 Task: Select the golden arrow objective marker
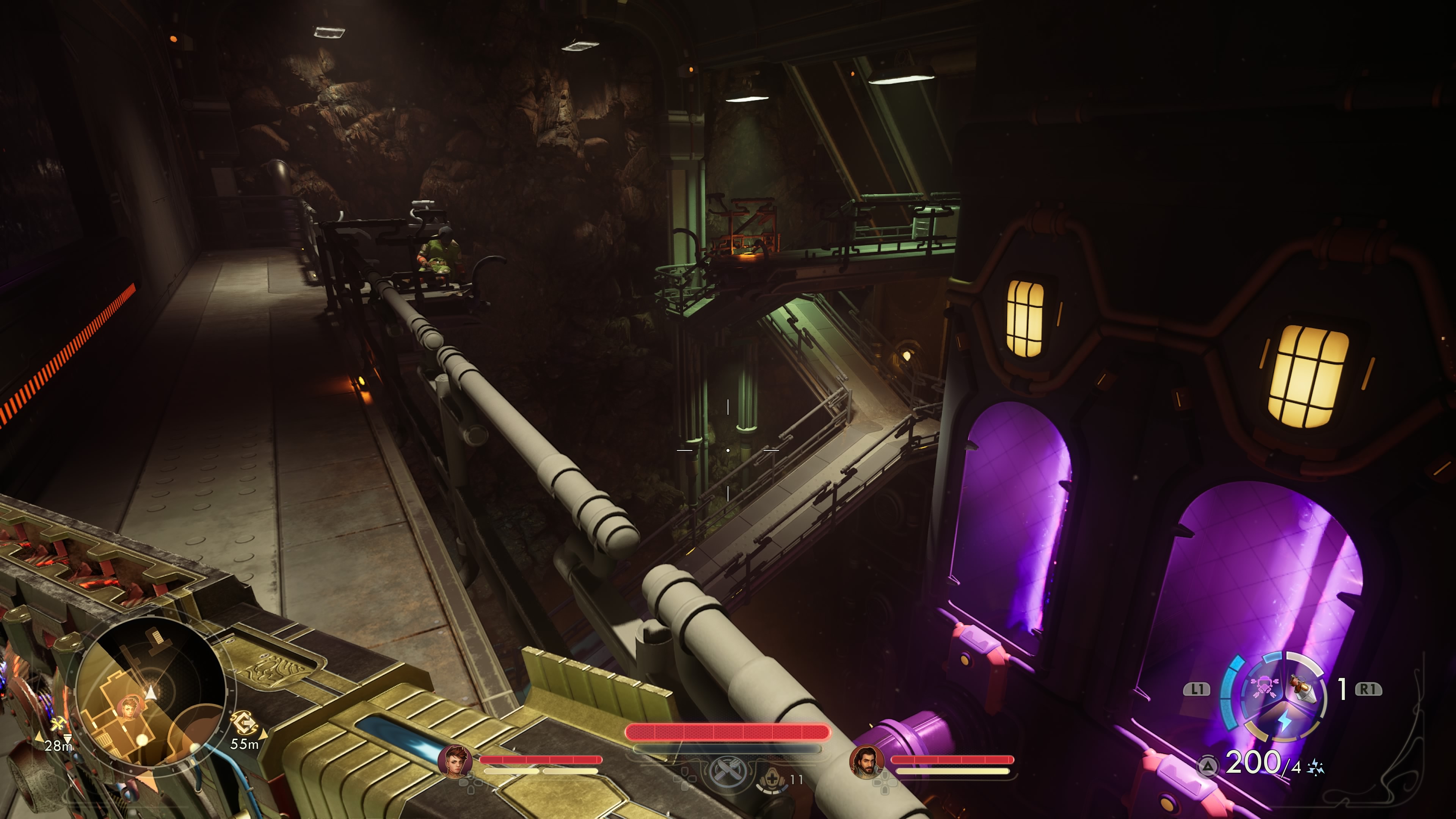pos(245,723)
